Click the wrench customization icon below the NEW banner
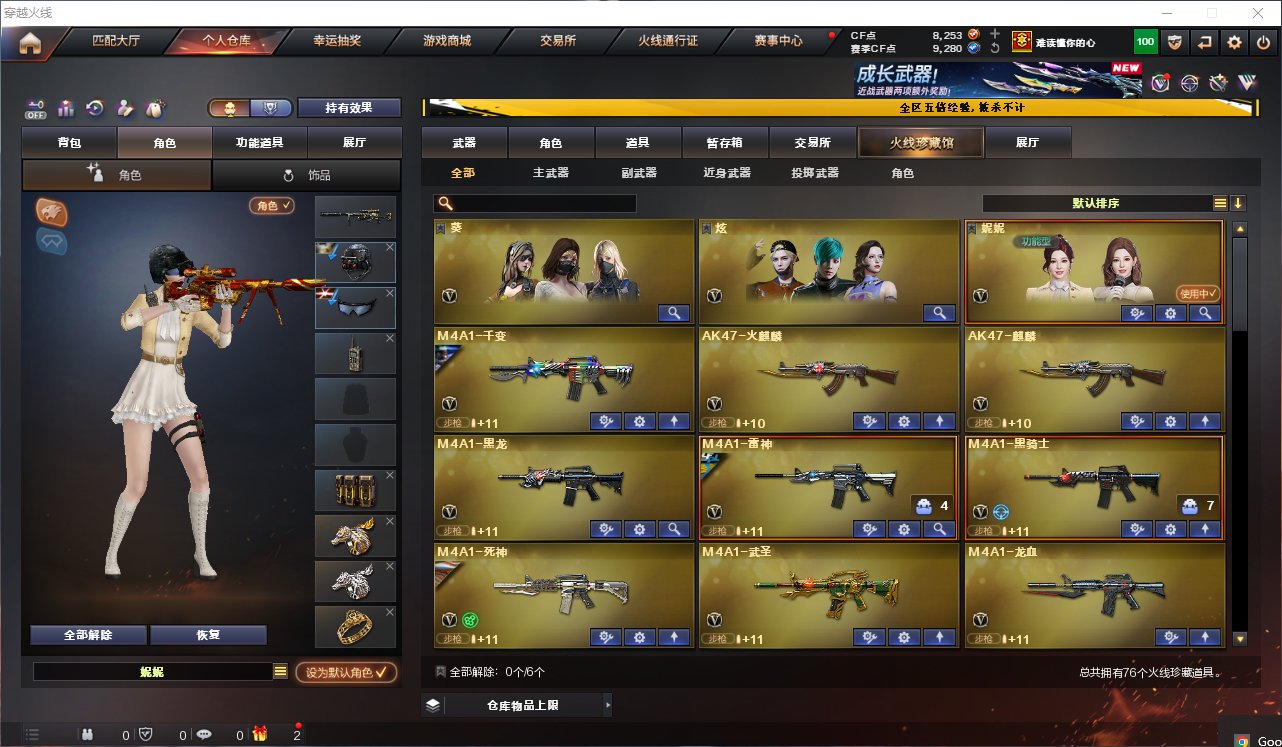 1217,82
